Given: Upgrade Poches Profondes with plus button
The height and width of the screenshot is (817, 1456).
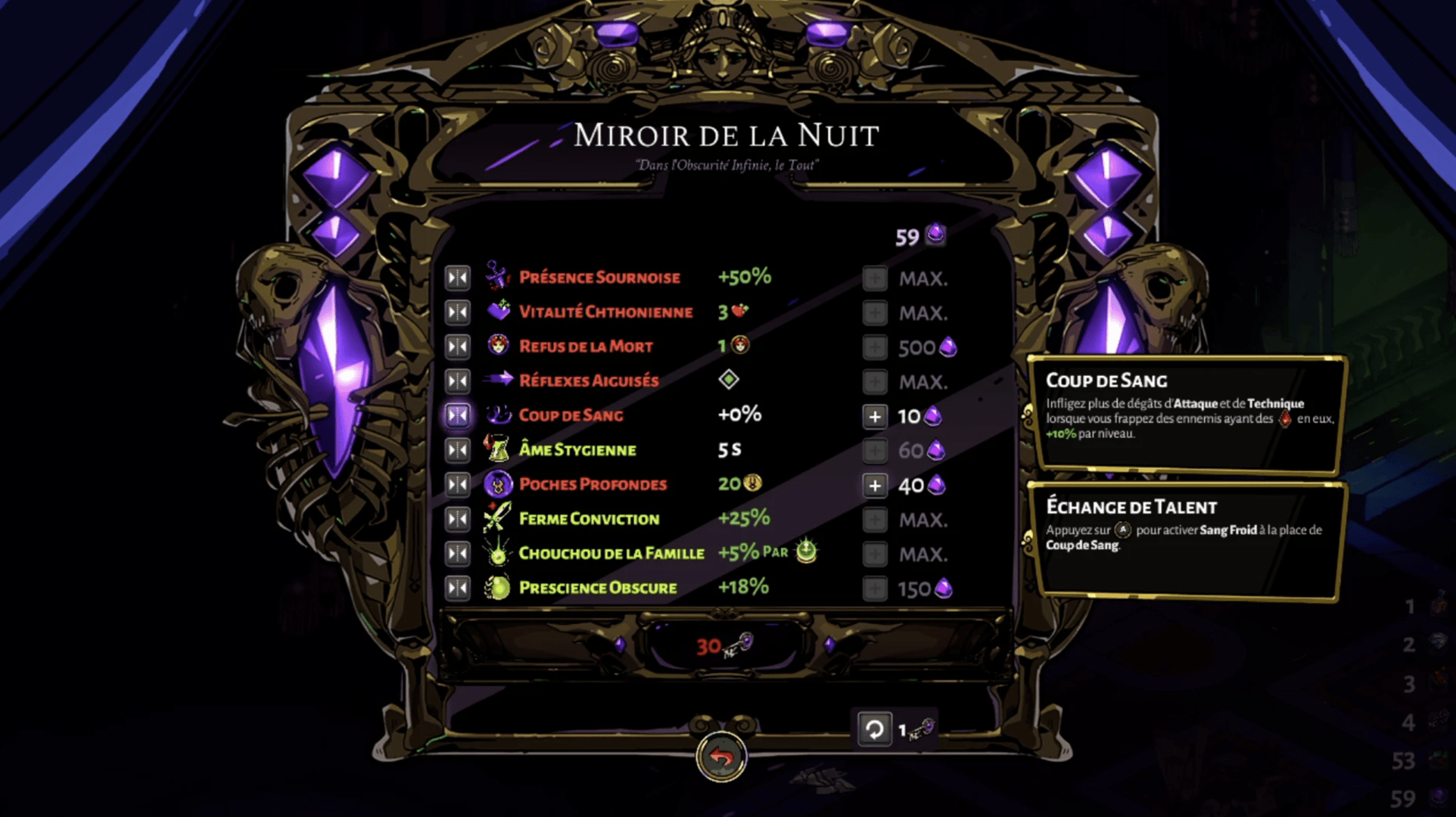Looking at the screenshot, I should coord(875,485).
